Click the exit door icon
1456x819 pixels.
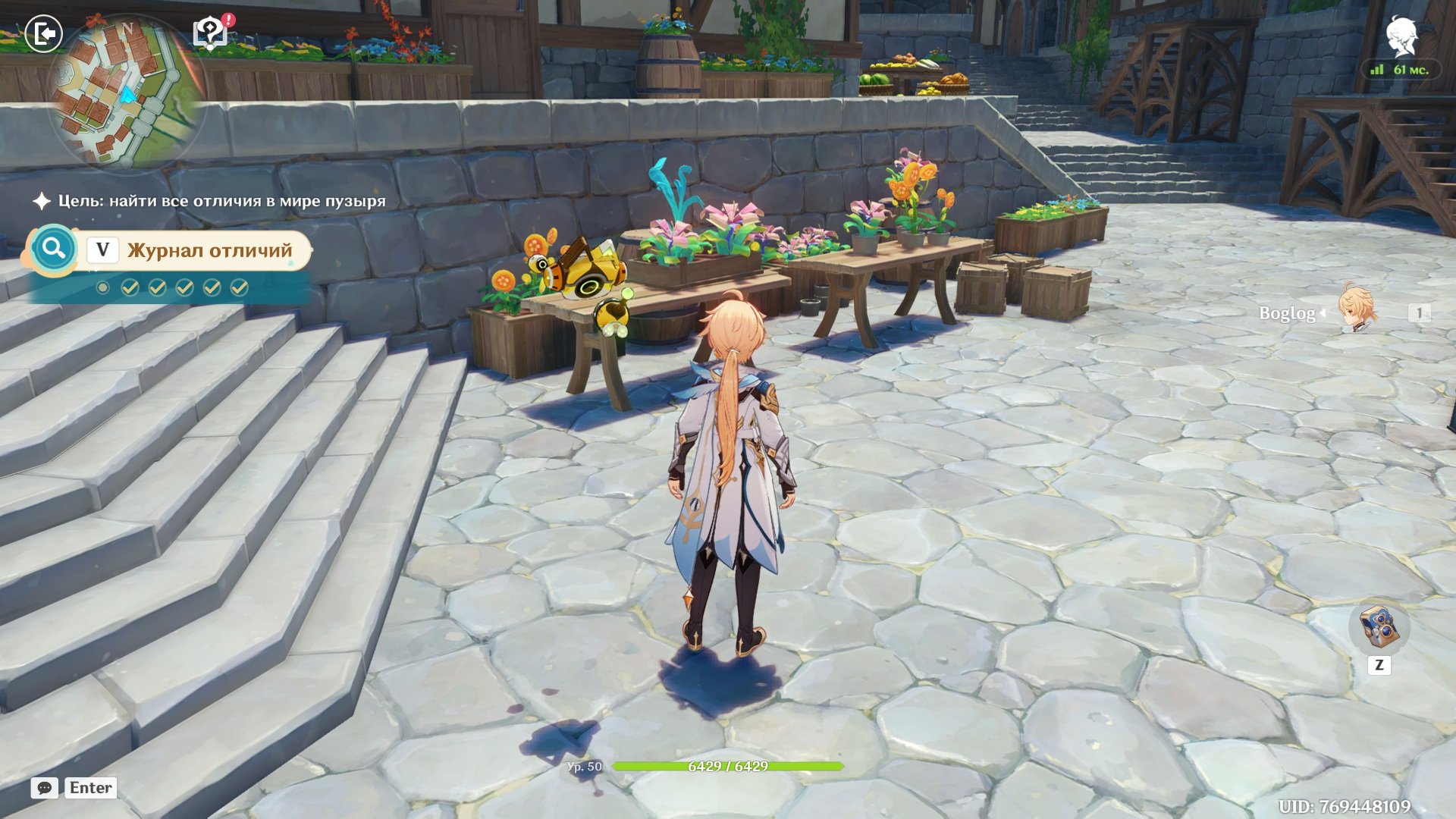click(43, 34)
